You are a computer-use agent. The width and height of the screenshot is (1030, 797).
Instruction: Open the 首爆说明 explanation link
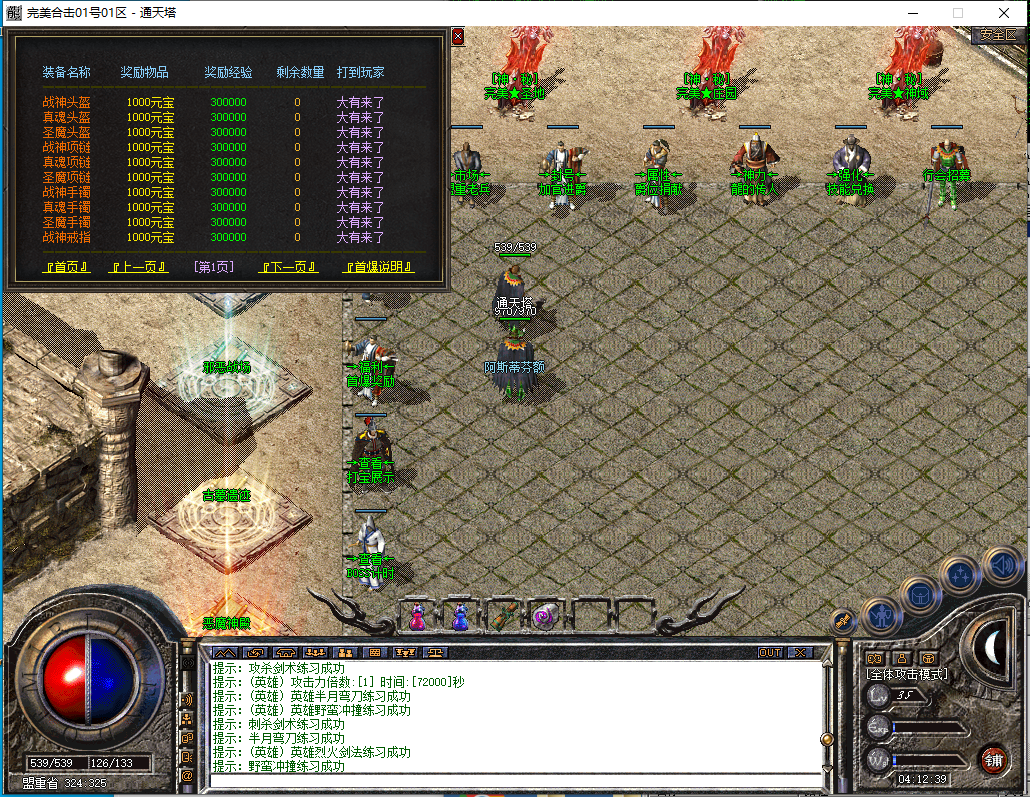click(378, 267)
